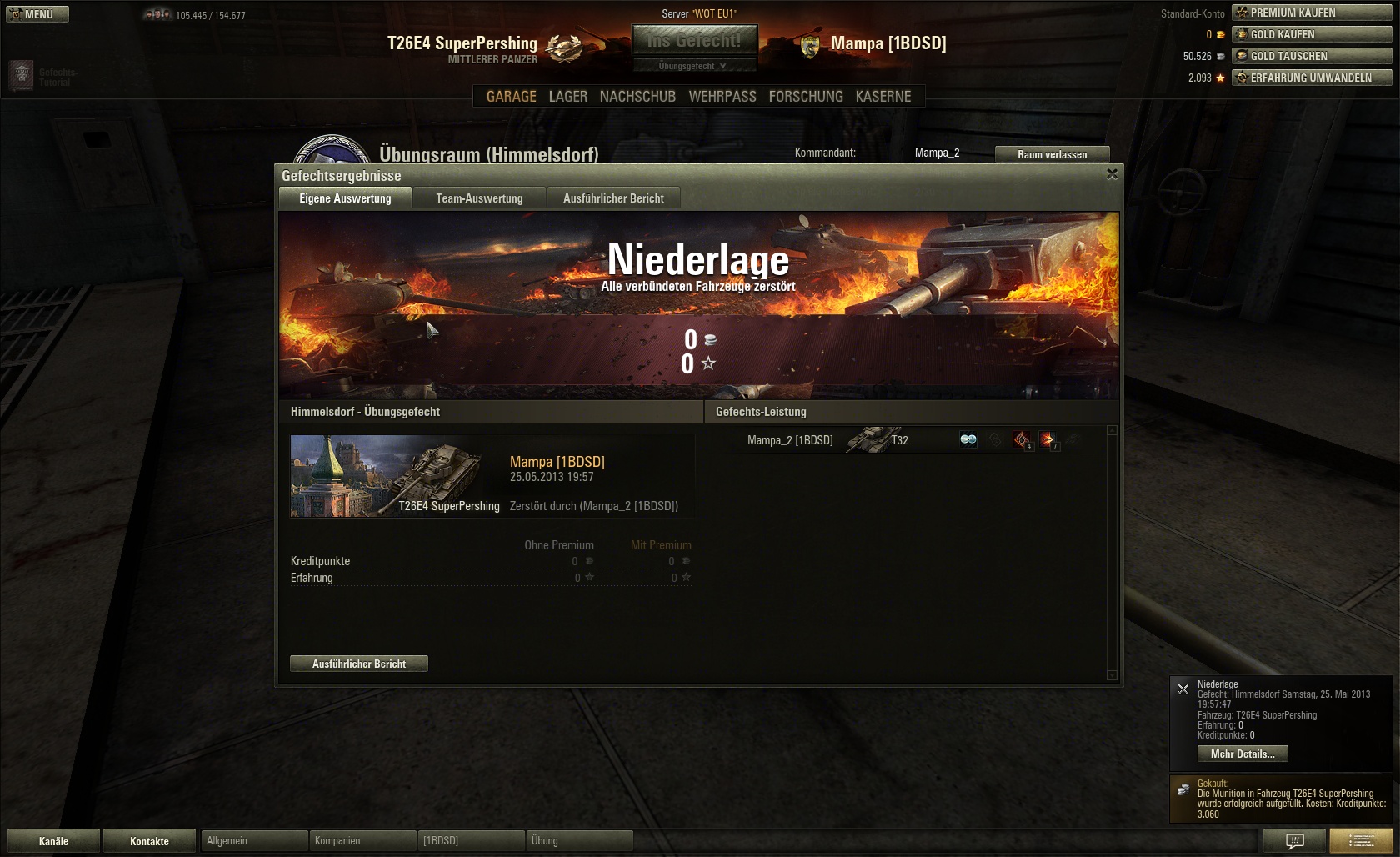Click Premium kaufen
This screenshot has width=1400, height=857.
[1312, 13]
